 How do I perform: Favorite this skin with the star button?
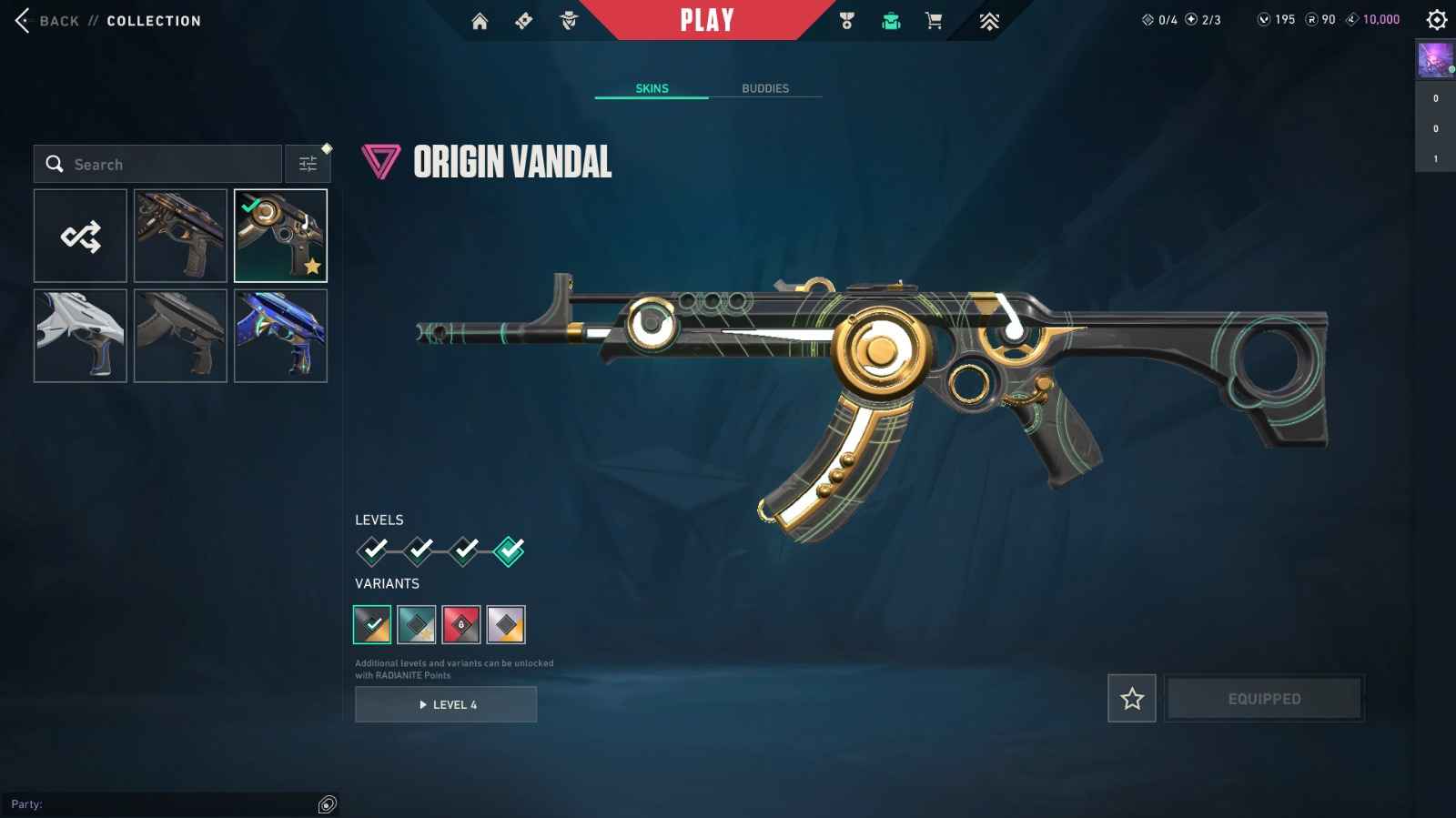coord(1132,699)
